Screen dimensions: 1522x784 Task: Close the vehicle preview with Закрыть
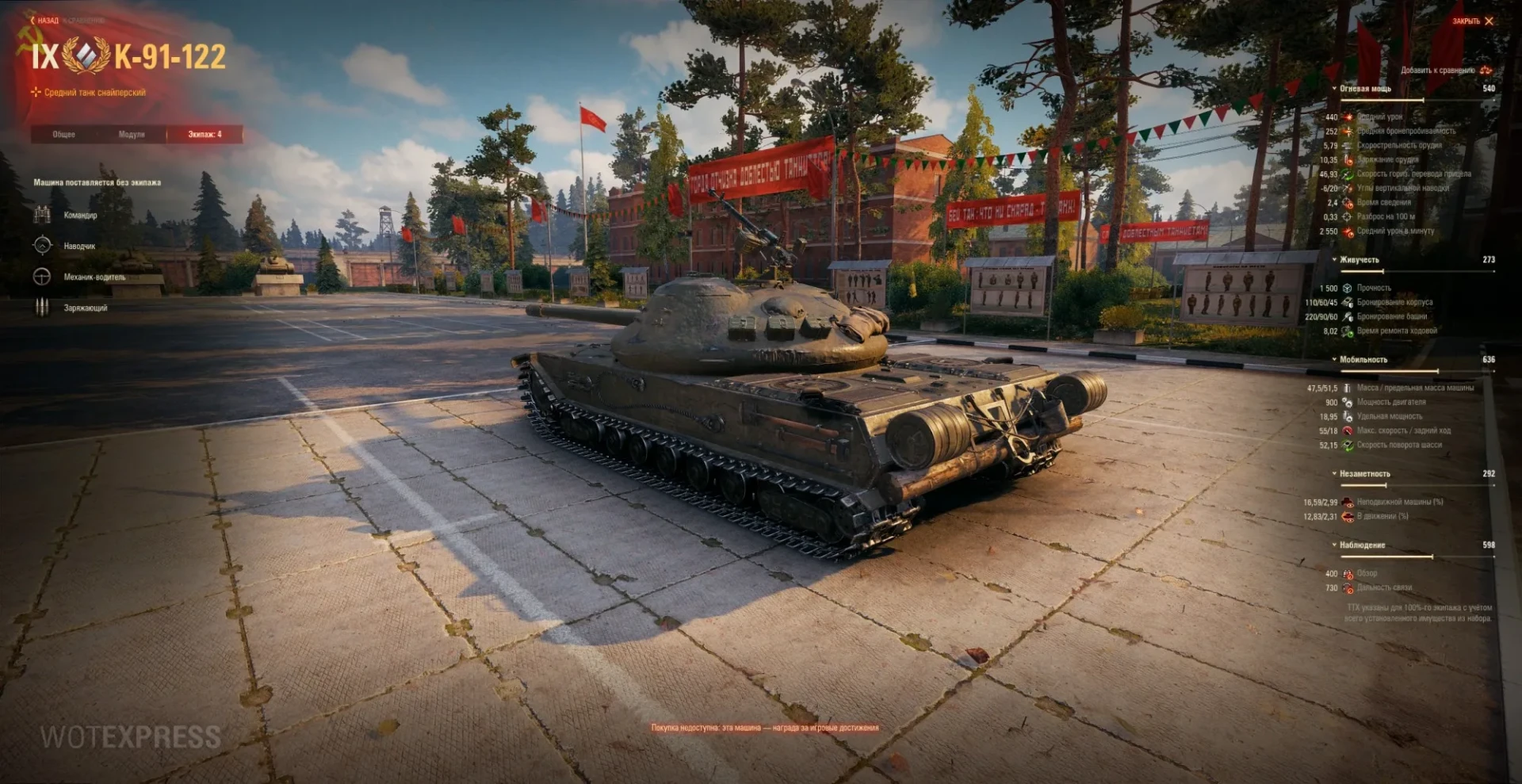click(x=1472, y=21)
